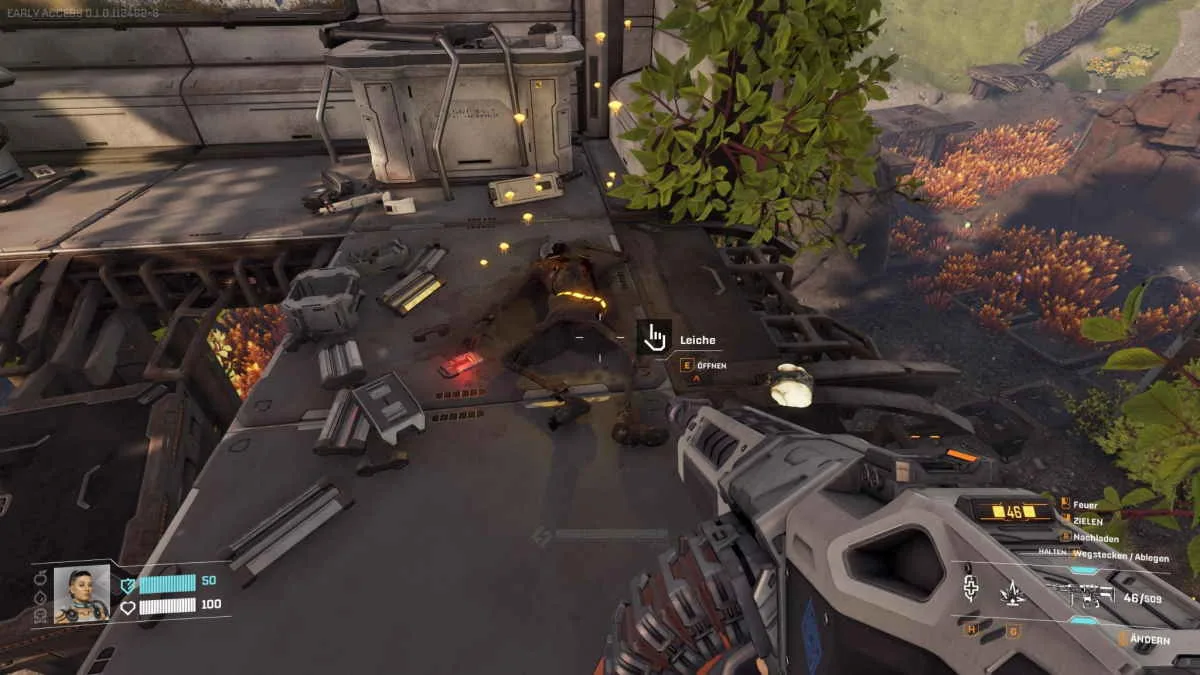
Task: Click the hand interaction icon beside Leiche
Action: pos(654,337)
